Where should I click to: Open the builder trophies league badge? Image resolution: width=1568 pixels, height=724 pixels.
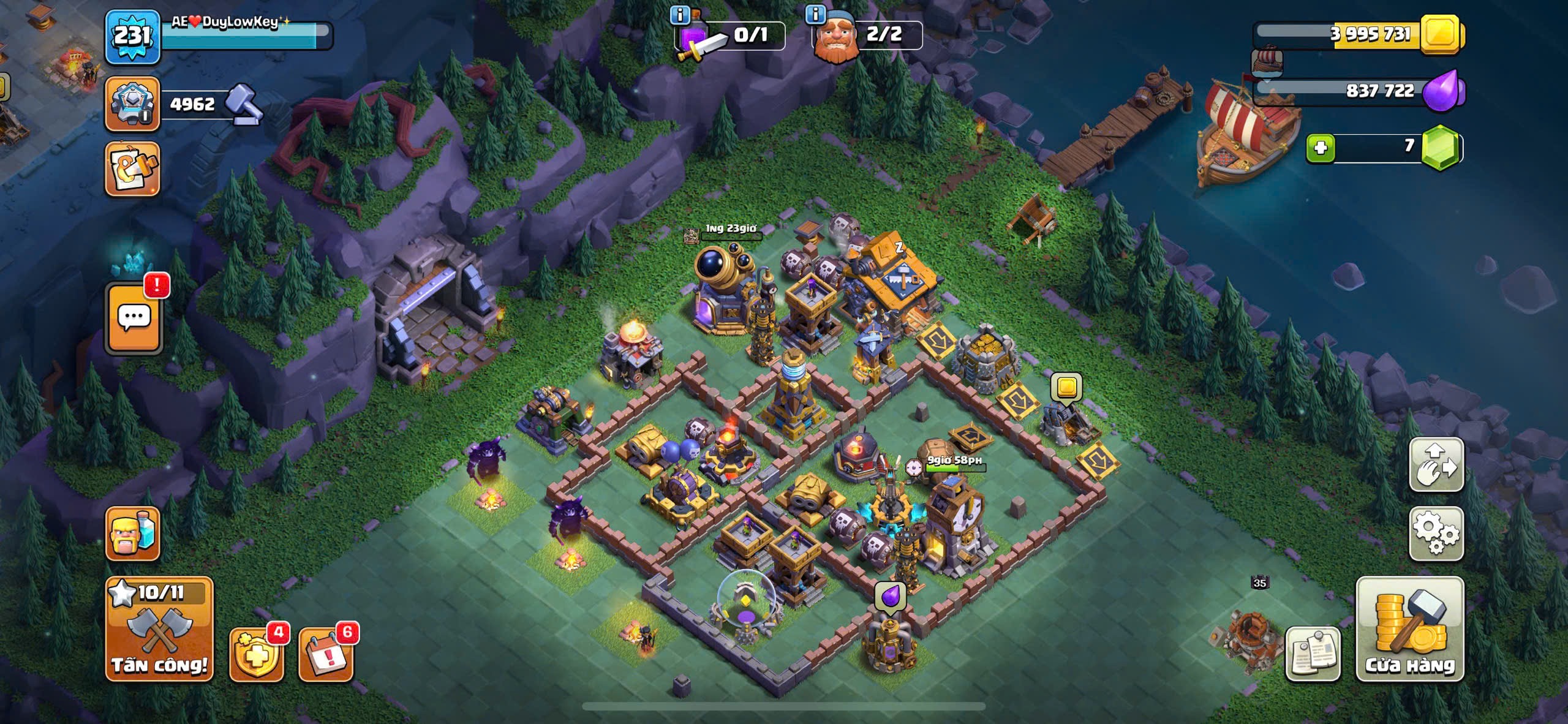pos(132,104)
